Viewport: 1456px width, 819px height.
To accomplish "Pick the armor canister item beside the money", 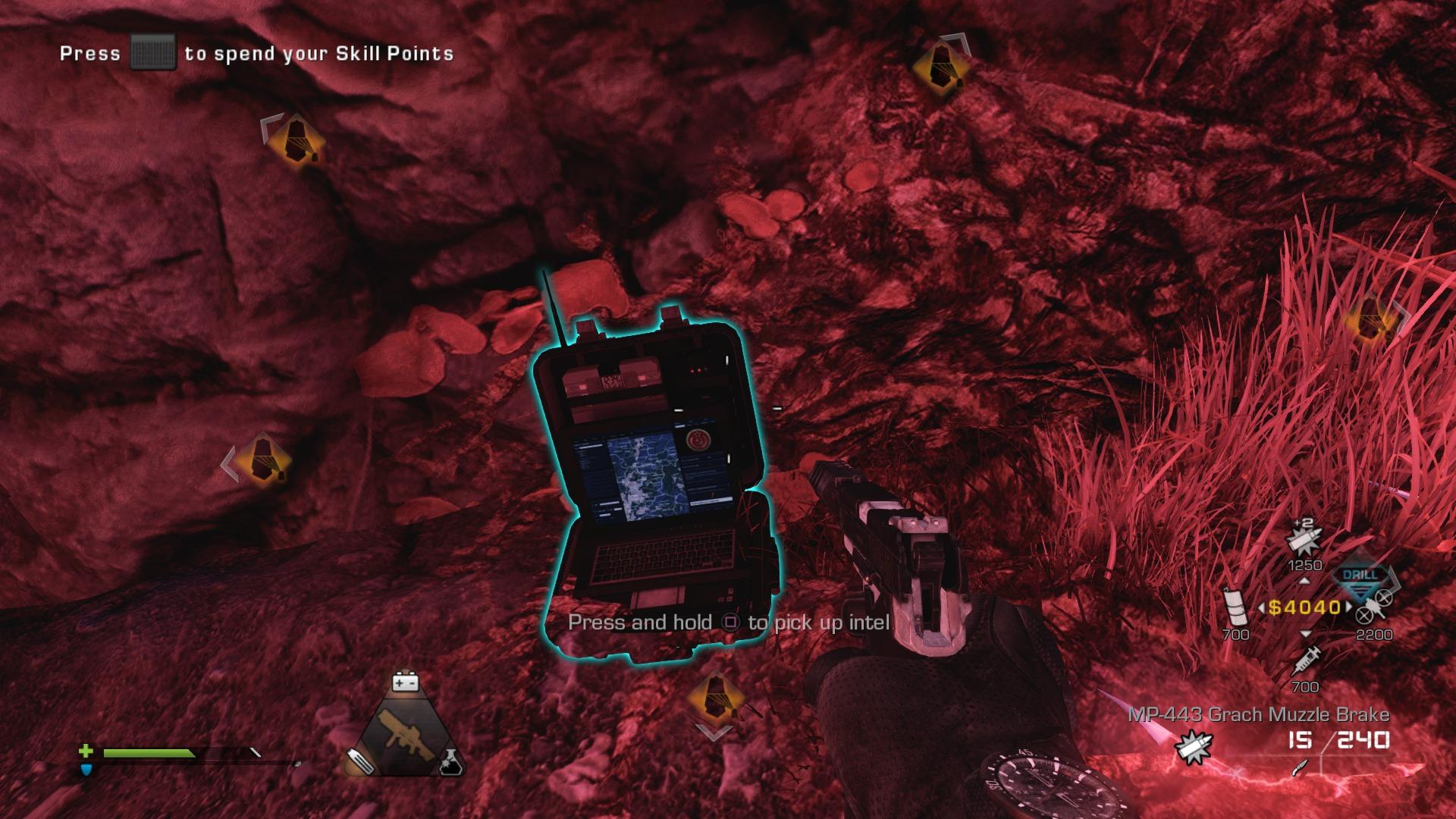I will click(1235, 607).
